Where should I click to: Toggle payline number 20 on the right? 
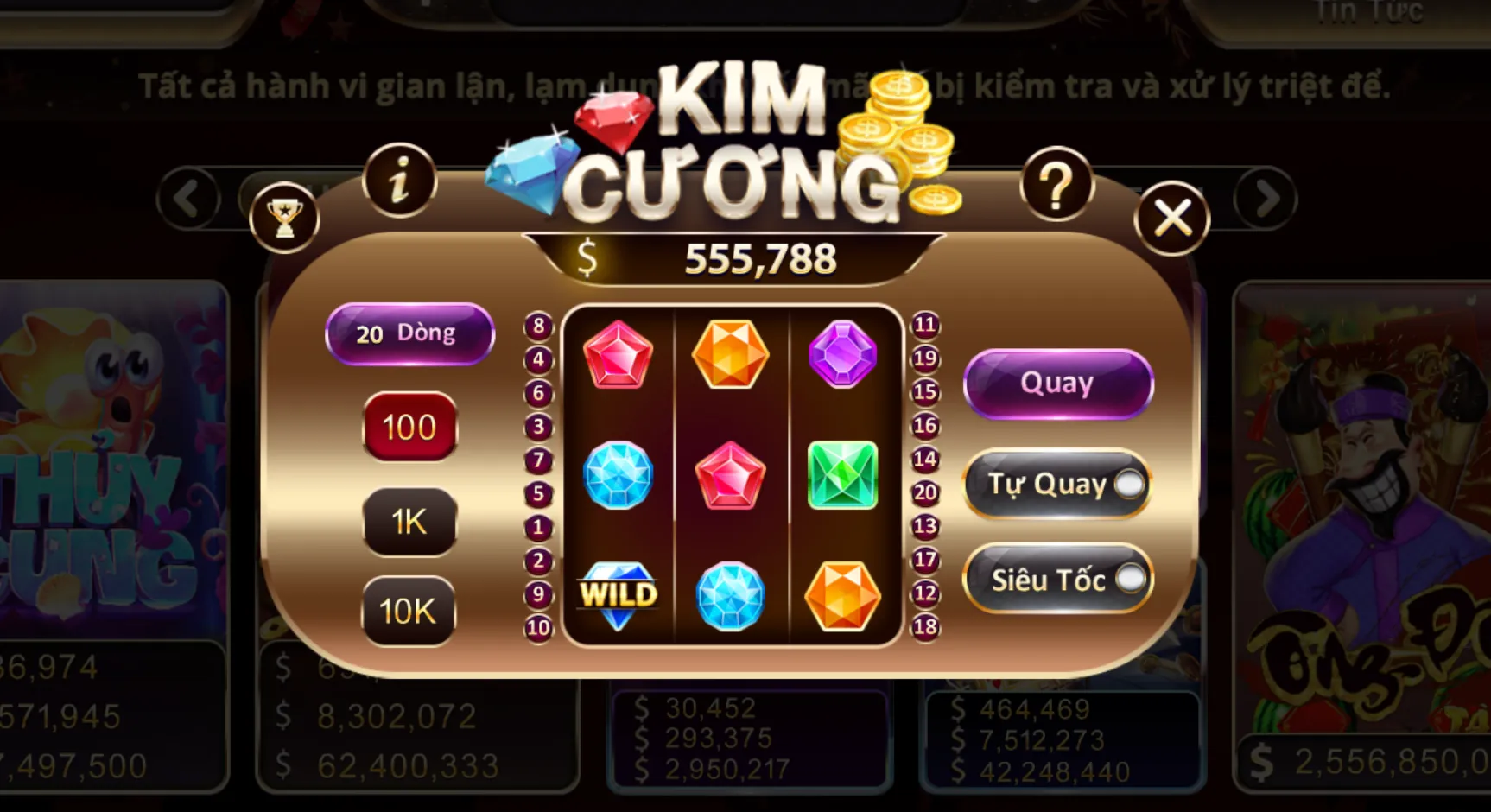[x=924, y=493]
